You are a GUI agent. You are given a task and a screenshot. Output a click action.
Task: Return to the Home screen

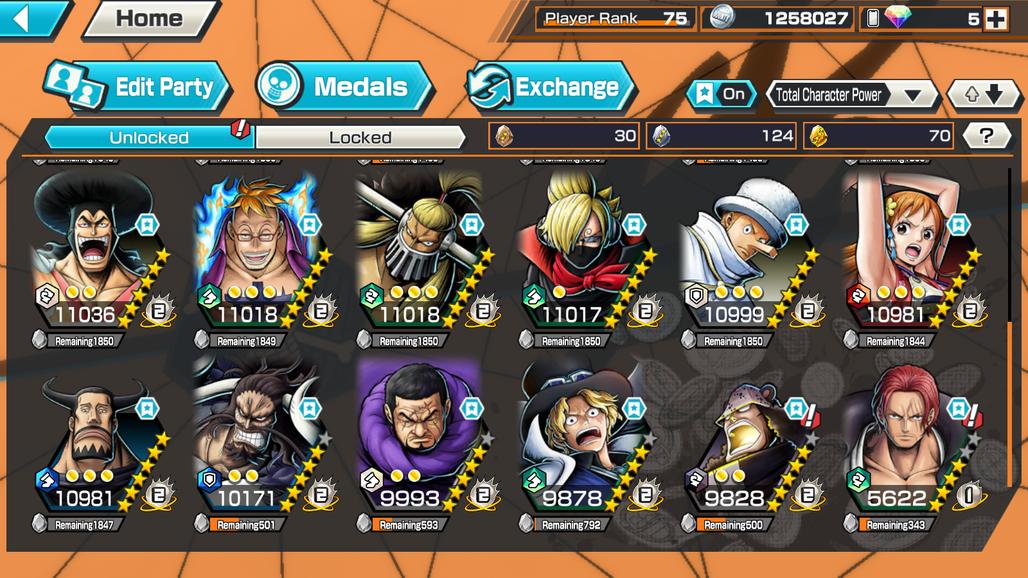(x=149, y=18)
